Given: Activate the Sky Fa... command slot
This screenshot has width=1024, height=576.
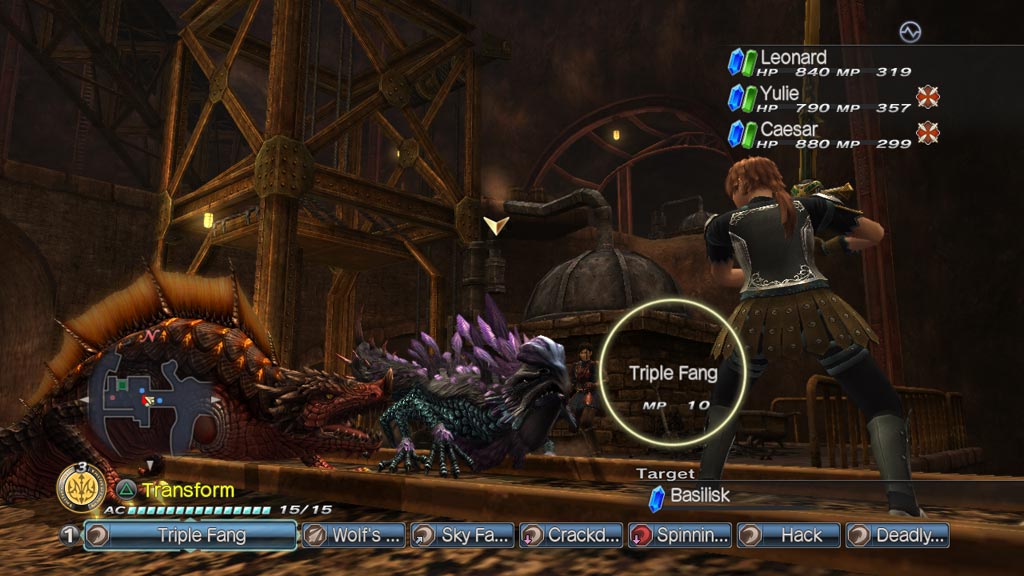Looking at the screenshot, I should (x=462, y=535).
